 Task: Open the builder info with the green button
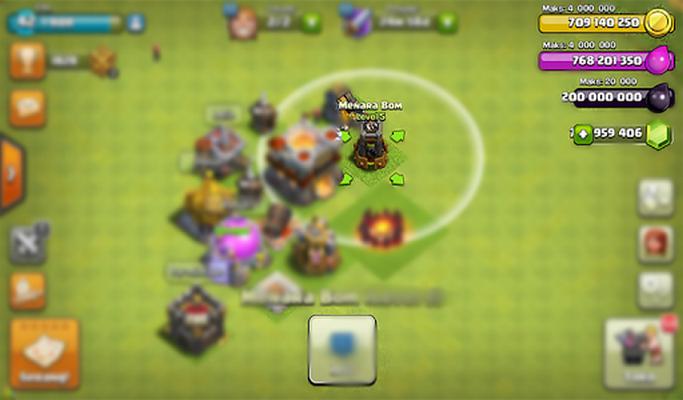[312, 21]
